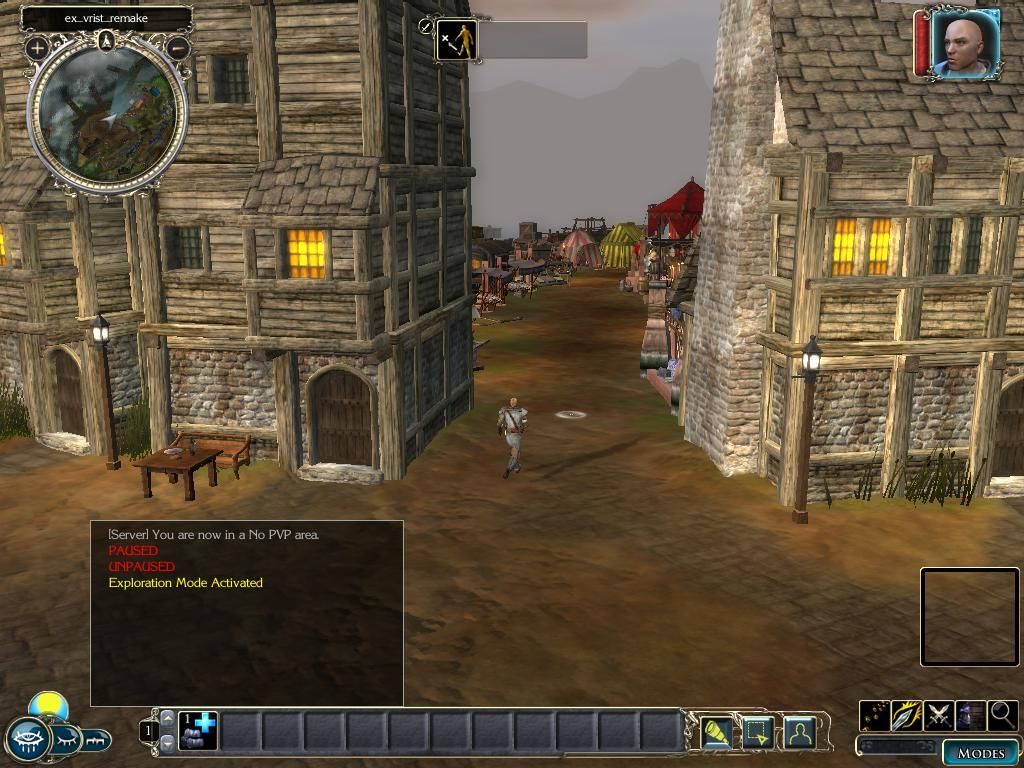Viewport: 1024px width, 768px height.
Task: Select the walking figure action queue icon
Action: [457, 40]
